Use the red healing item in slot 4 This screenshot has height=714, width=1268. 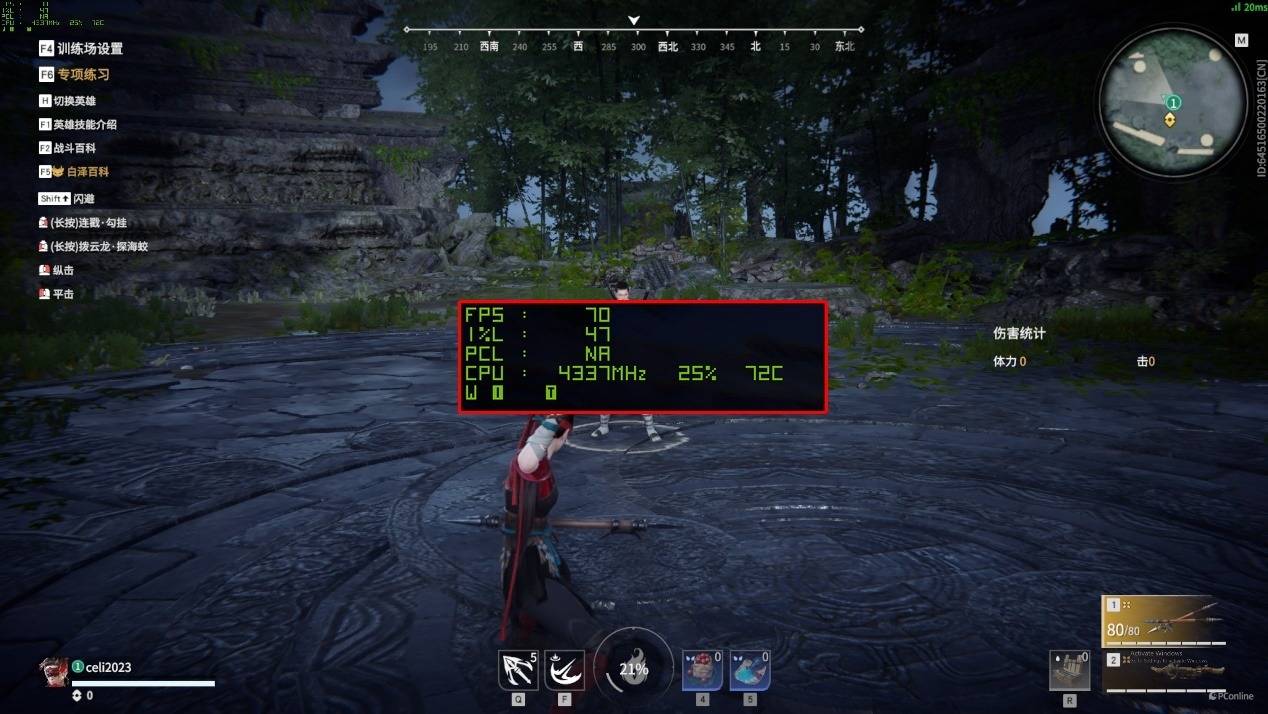702,670
